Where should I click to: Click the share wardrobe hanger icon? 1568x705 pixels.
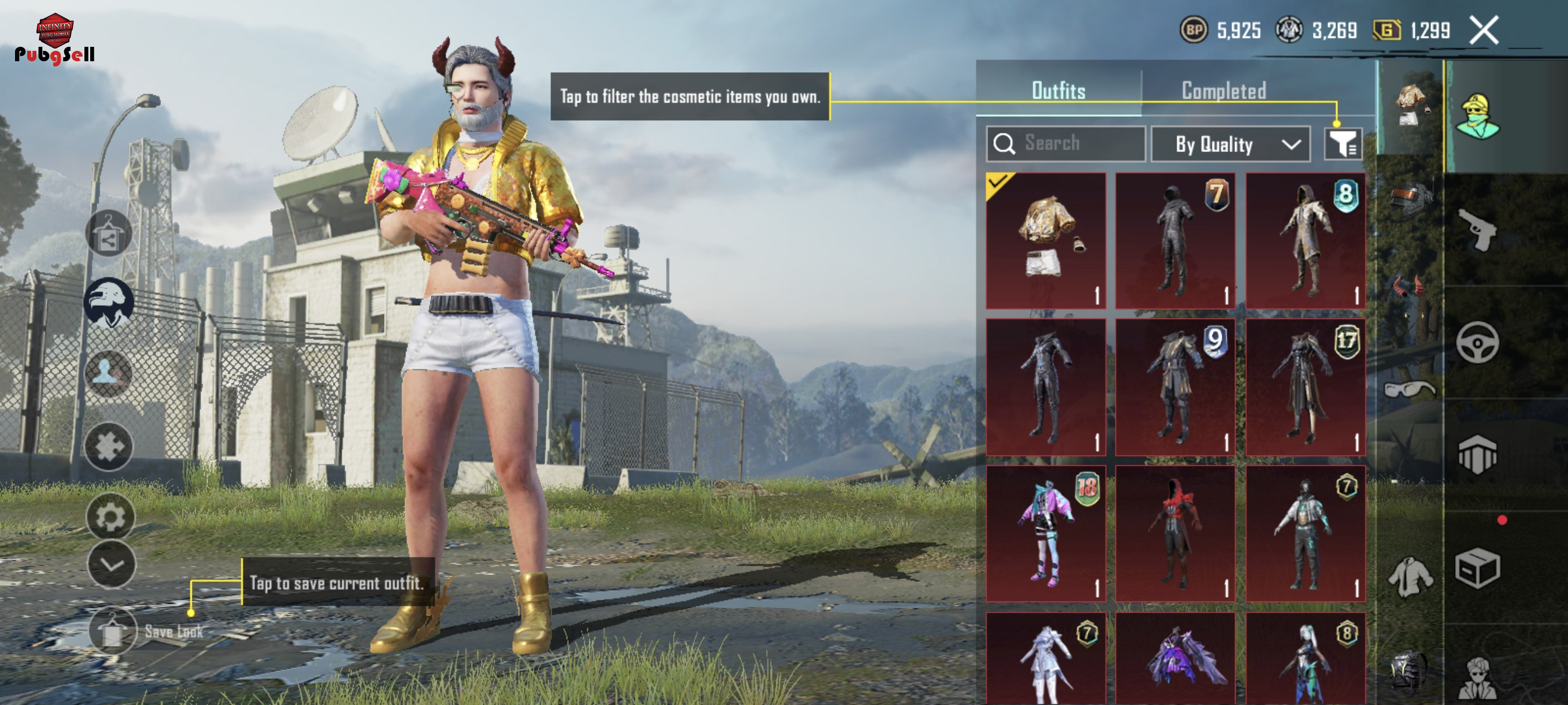click(x=108, y=235)
